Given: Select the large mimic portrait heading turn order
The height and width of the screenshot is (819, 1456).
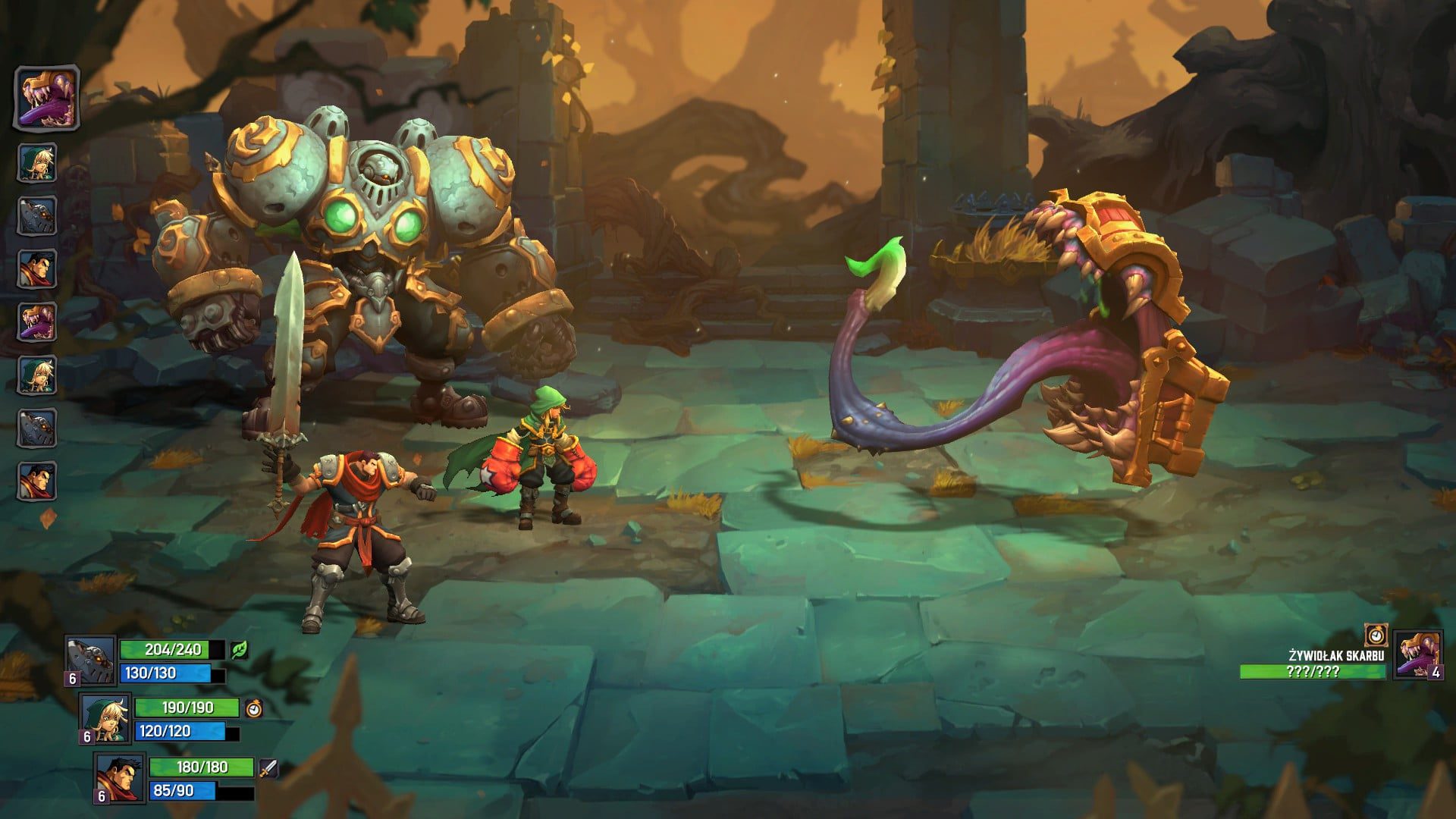Looking at the screenshot, I should (47, 98).
